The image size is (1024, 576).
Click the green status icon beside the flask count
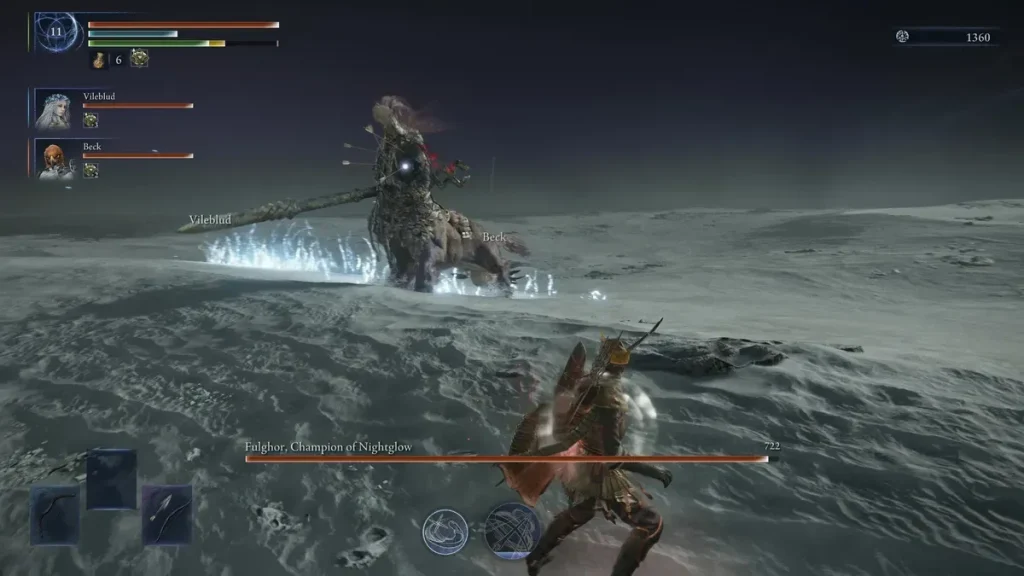[139, 59]
